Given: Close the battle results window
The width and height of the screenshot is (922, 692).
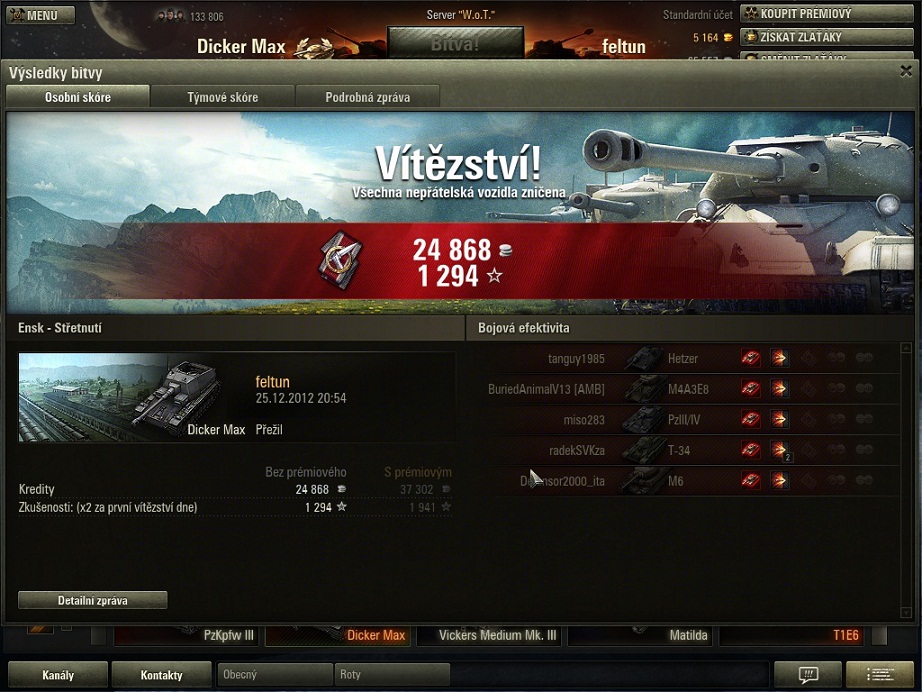Looking at the screenshot, I should coord(905,71).
